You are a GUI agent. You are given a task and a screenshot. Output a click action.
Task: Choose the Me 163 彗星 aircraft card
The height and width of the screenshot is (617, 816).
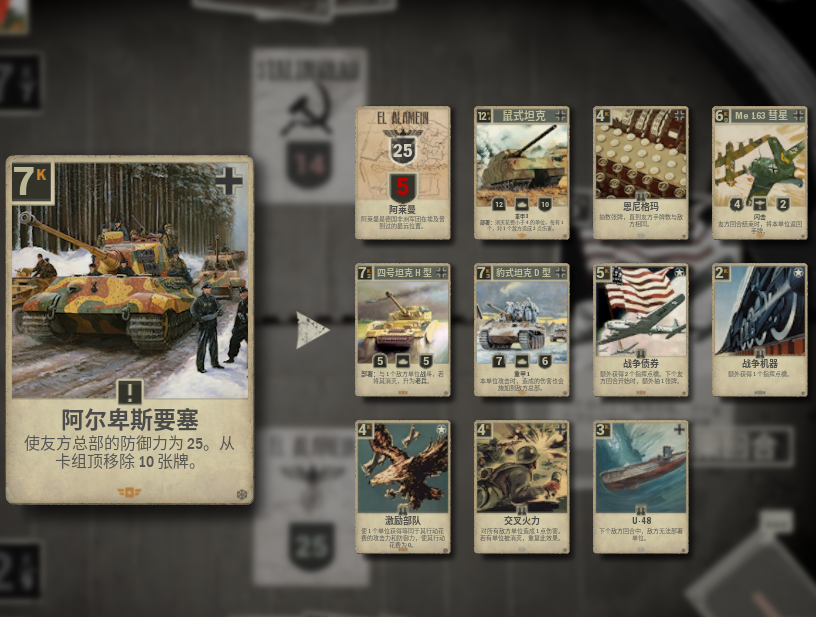coord(759,173)
